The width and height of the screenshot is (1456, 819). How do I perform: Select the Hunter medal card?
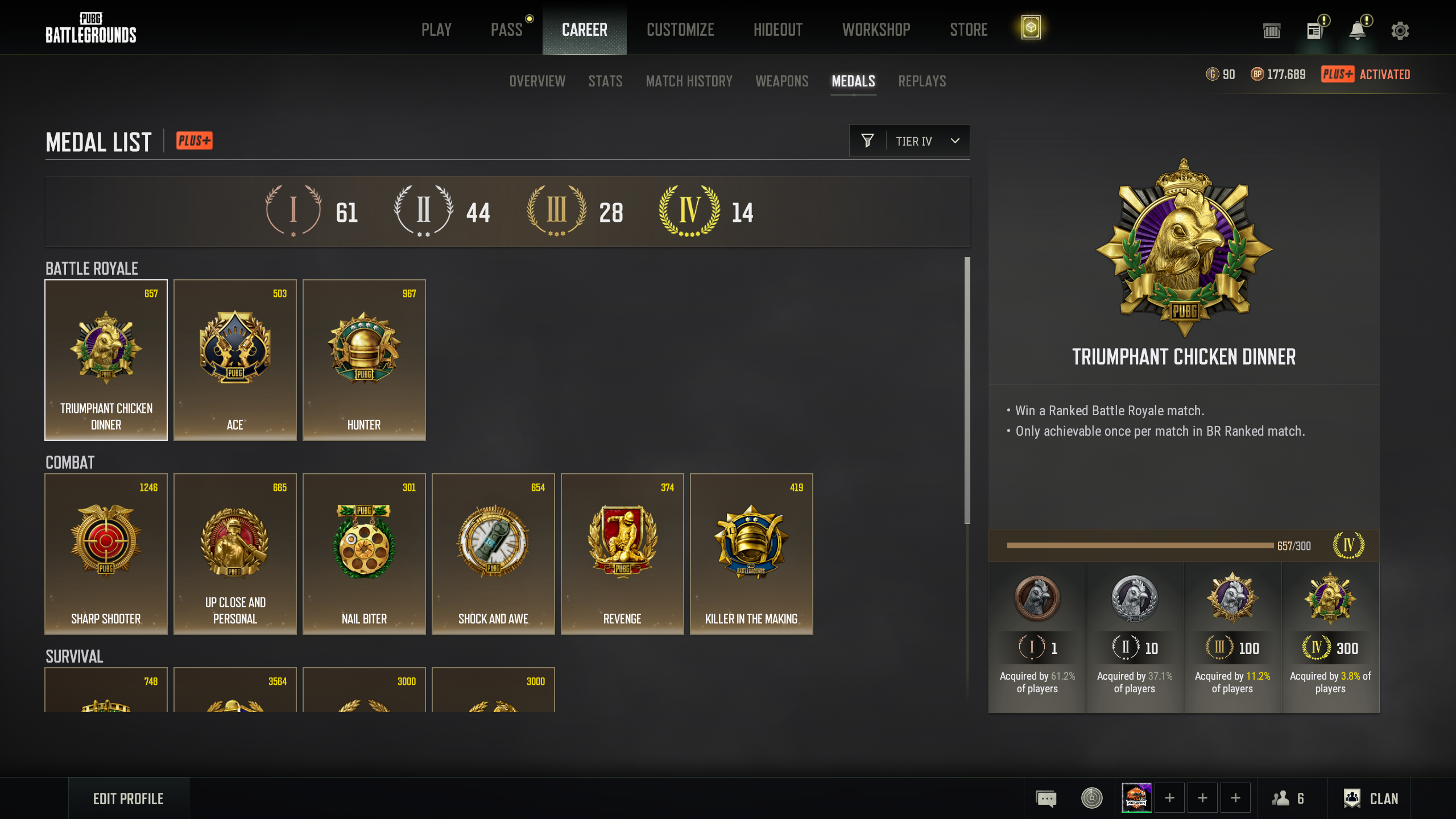click(364, 359)
